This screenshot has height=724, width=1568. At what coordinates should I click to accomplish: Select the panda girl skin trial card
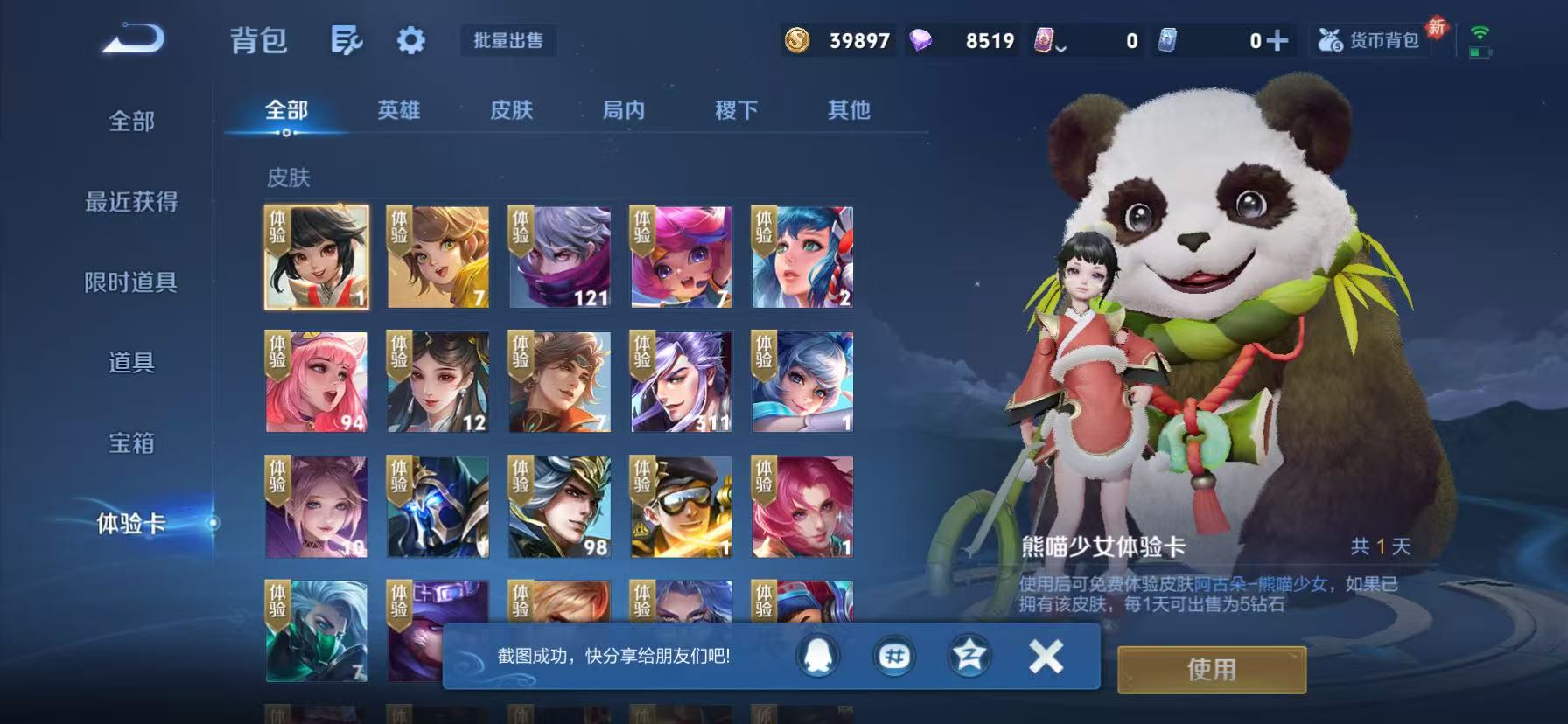pos(315,257)
